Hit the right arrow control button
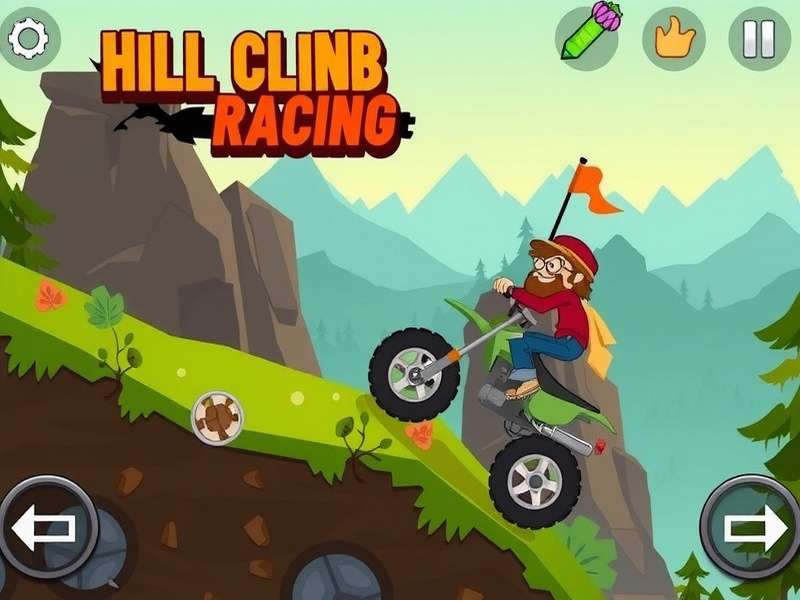 [x=753, y=526]
